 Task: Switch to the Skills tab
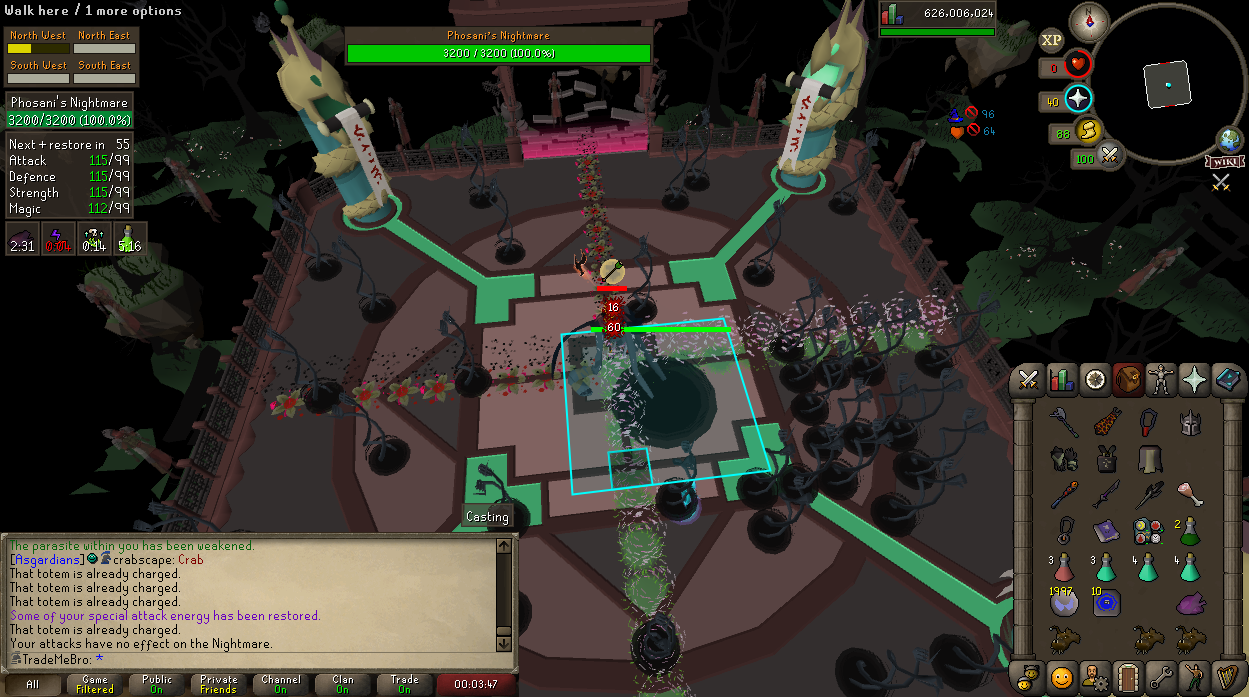[x=1061, y=380]
